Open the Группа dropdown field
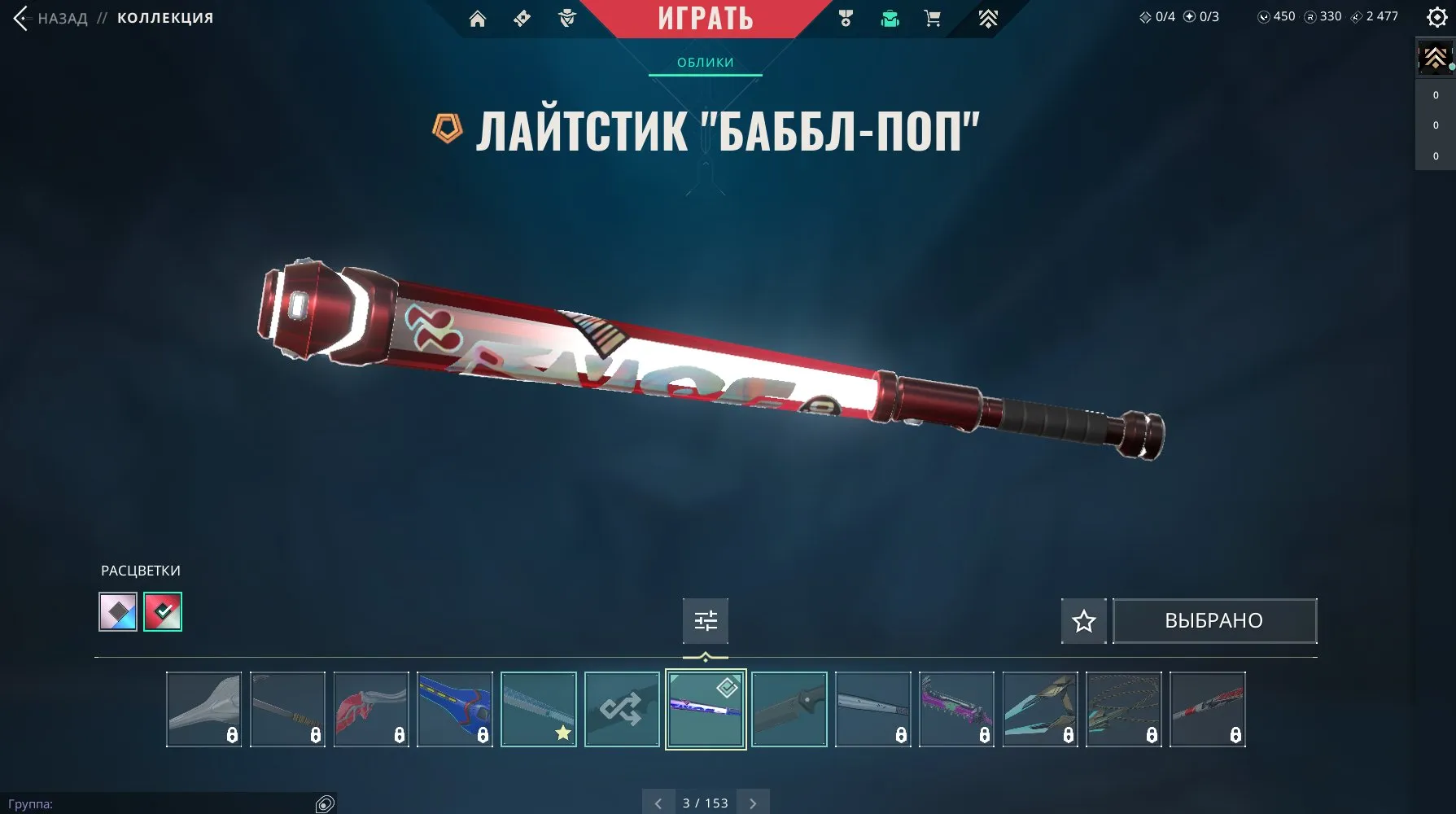1456x814 pixels. point(163,802)
